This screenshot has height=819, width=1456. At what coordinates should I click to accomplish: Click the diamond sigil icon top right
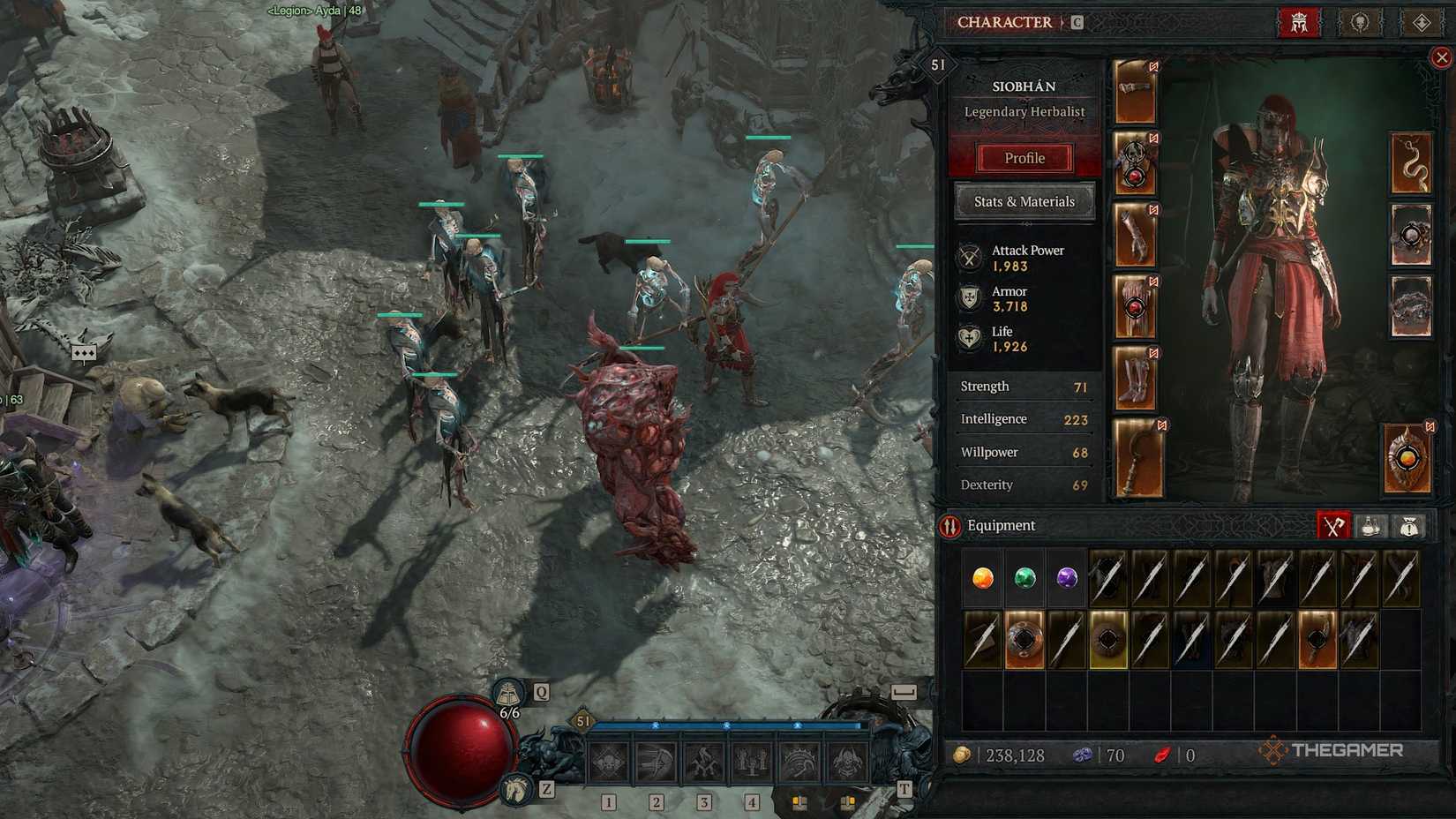tap(1422, 23)
